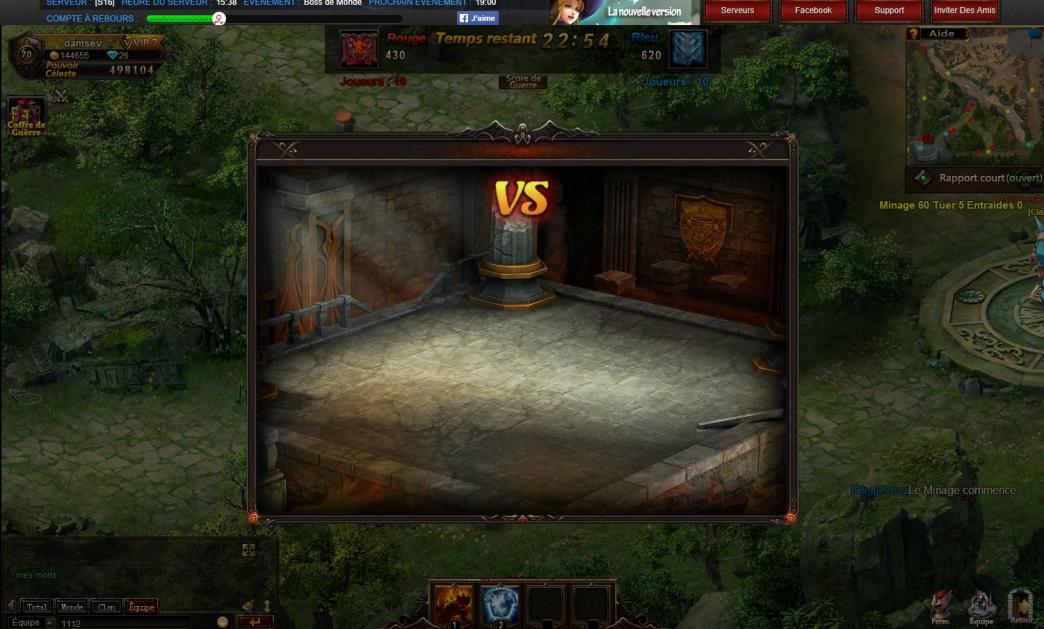This screenshot has width=1044, height=629.
Task: Click the Retour button
Action: pyautogui.click(x=1021, y=607)
